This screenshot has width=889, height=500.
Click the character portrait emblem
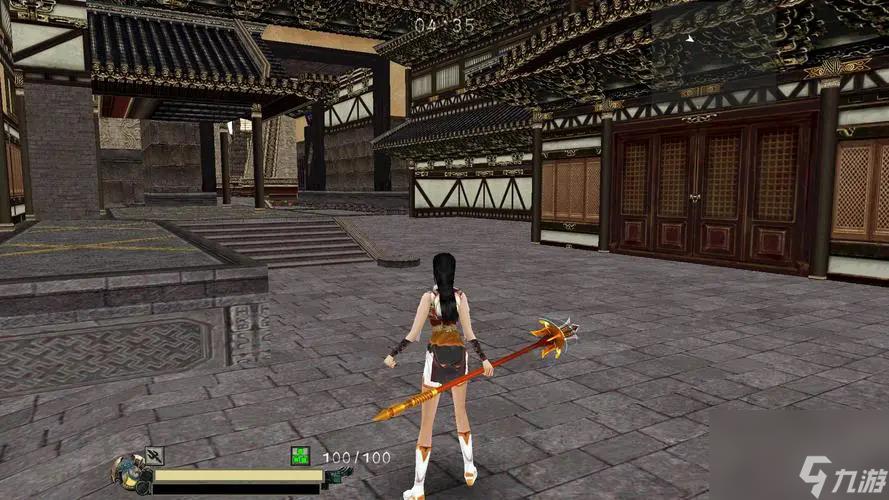point(130,472)
